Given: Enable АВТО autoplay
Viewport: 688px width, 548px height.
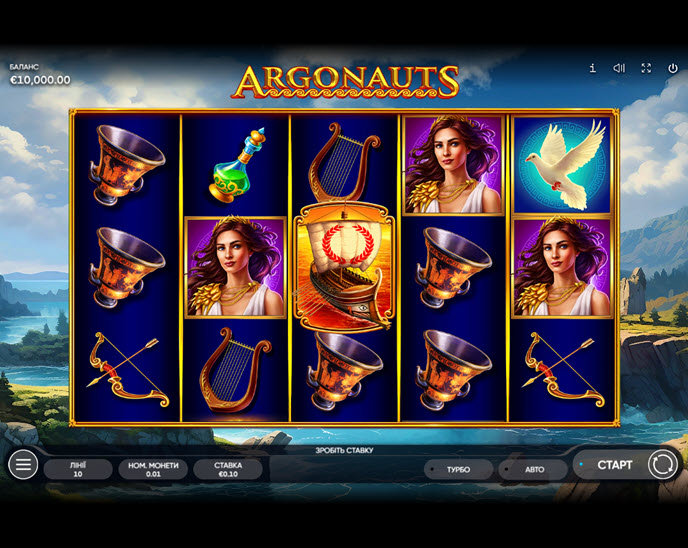Looking at the screenshot, I should [x=534, y=469].
